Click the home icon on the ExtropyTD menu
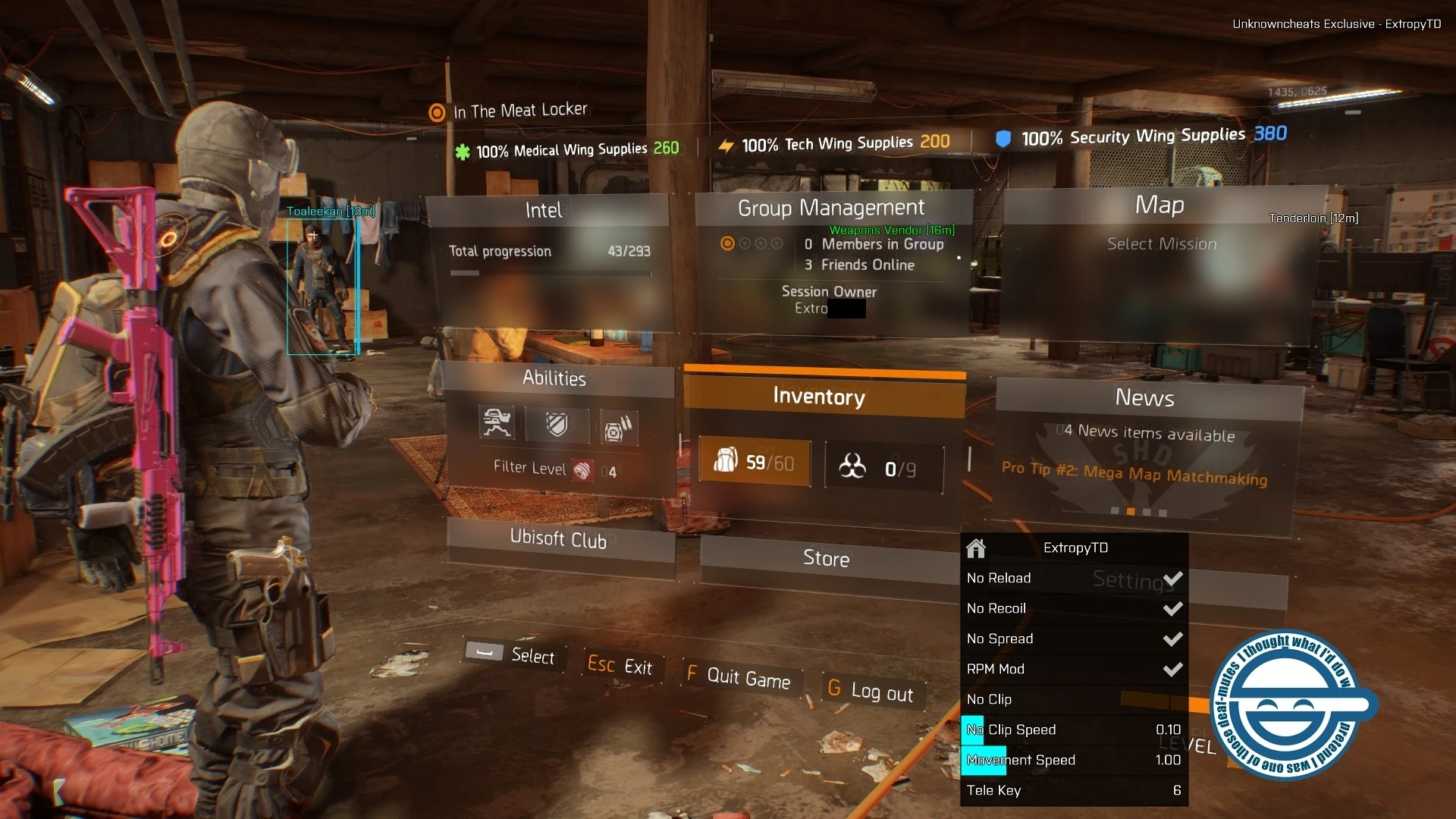This screenshot has width=1456, height=819. pyautogui.click(x=976, y=548)
